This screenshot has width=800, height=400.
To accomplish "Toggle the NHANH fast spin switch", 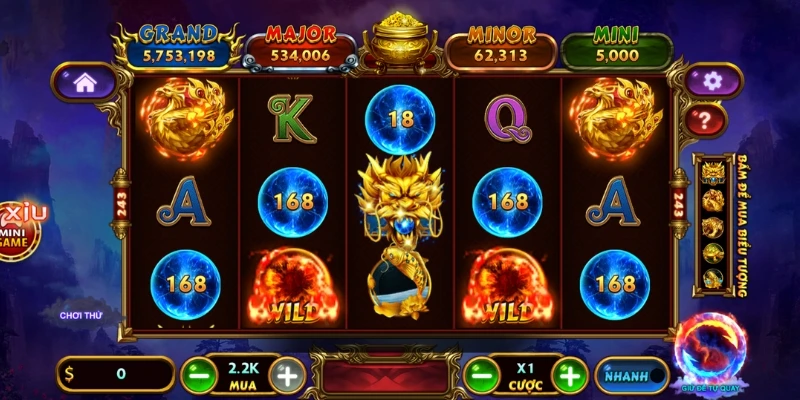I will pyautogui.click(x=632, y=376).
